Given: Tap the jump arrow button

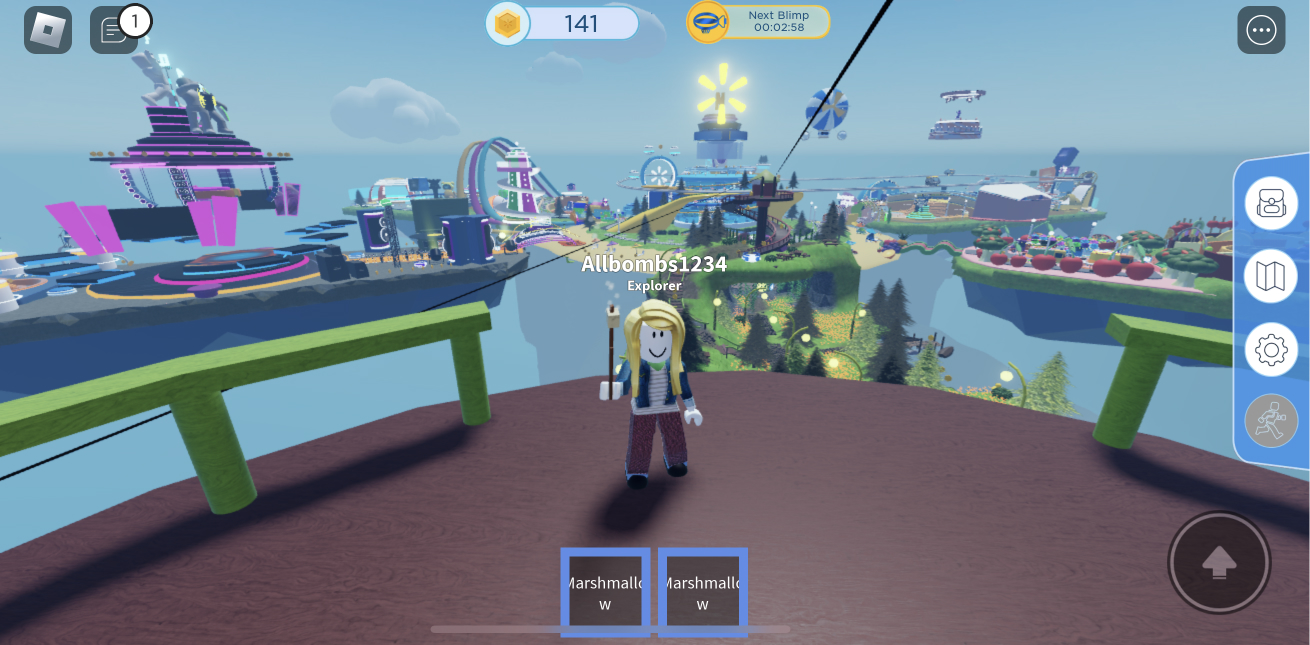Looking at the screenshot, I should pos(1218,562).
